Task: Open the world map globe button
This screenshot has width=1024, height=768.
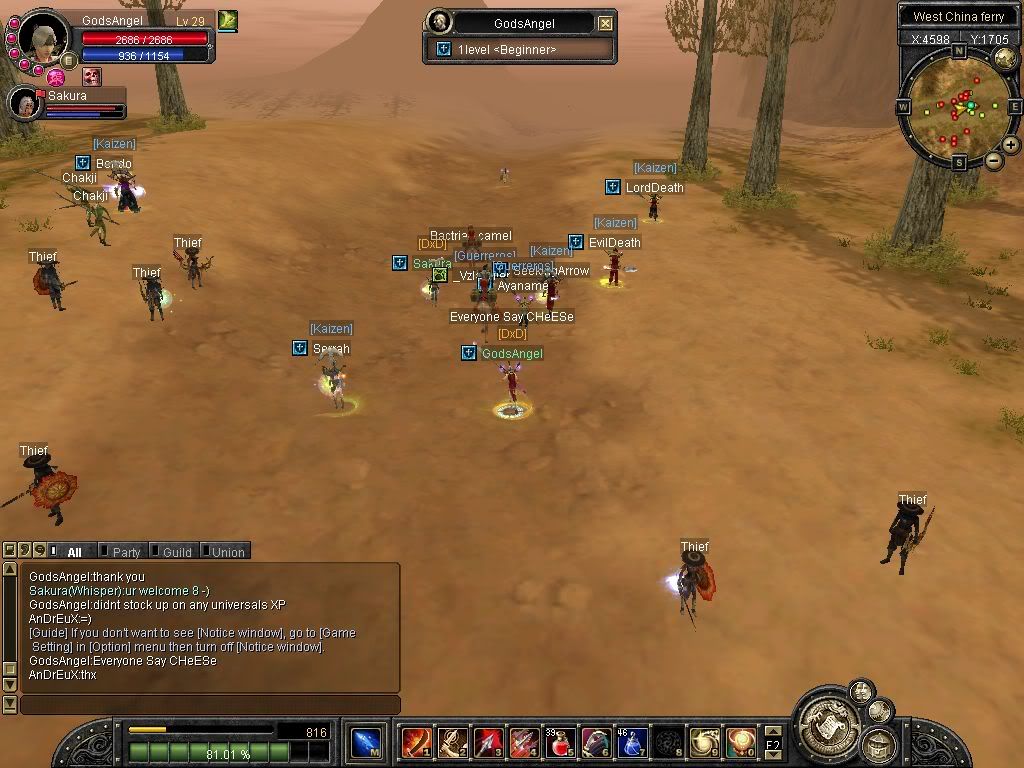Action: point(1005,59)
